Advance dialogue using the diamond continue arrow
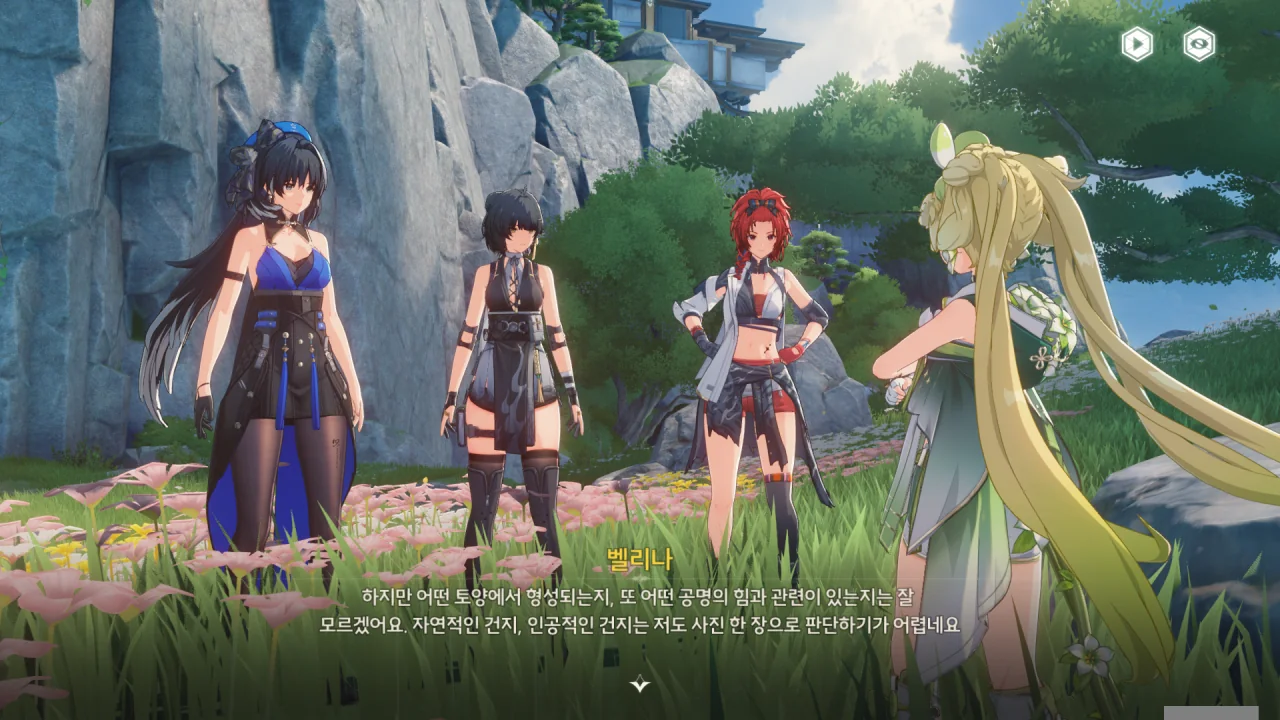This screenshot has width=1280, height=720. click(640, 684)
